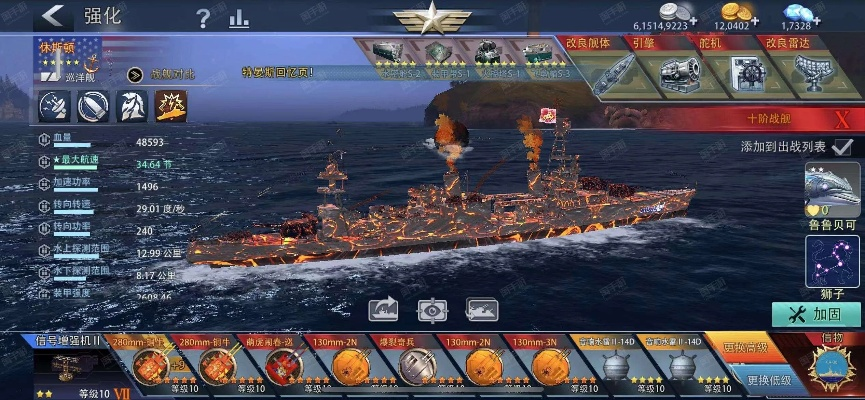This screenshot has height=400, width=865.
Task: Click the 加固 reinforce button
Action: (817, 314)
